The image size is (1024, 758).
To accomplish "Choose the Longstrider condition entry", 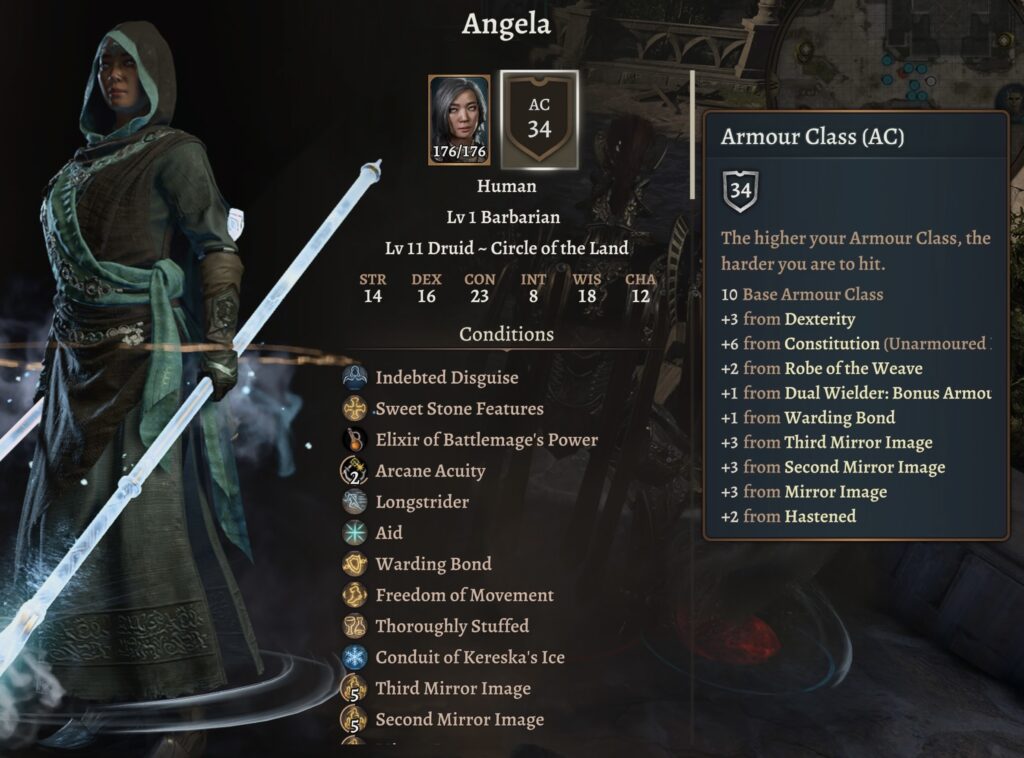I will [x=422, y=502].
